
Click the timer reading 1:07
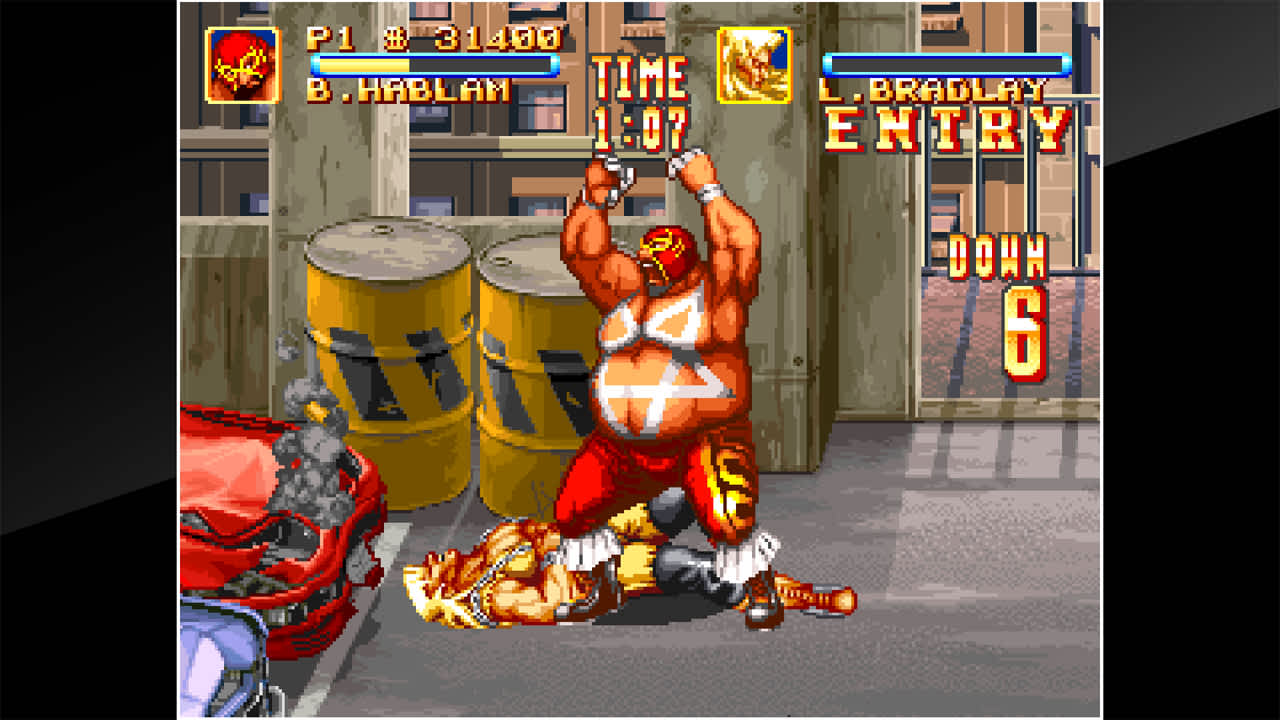pos(640,125)
